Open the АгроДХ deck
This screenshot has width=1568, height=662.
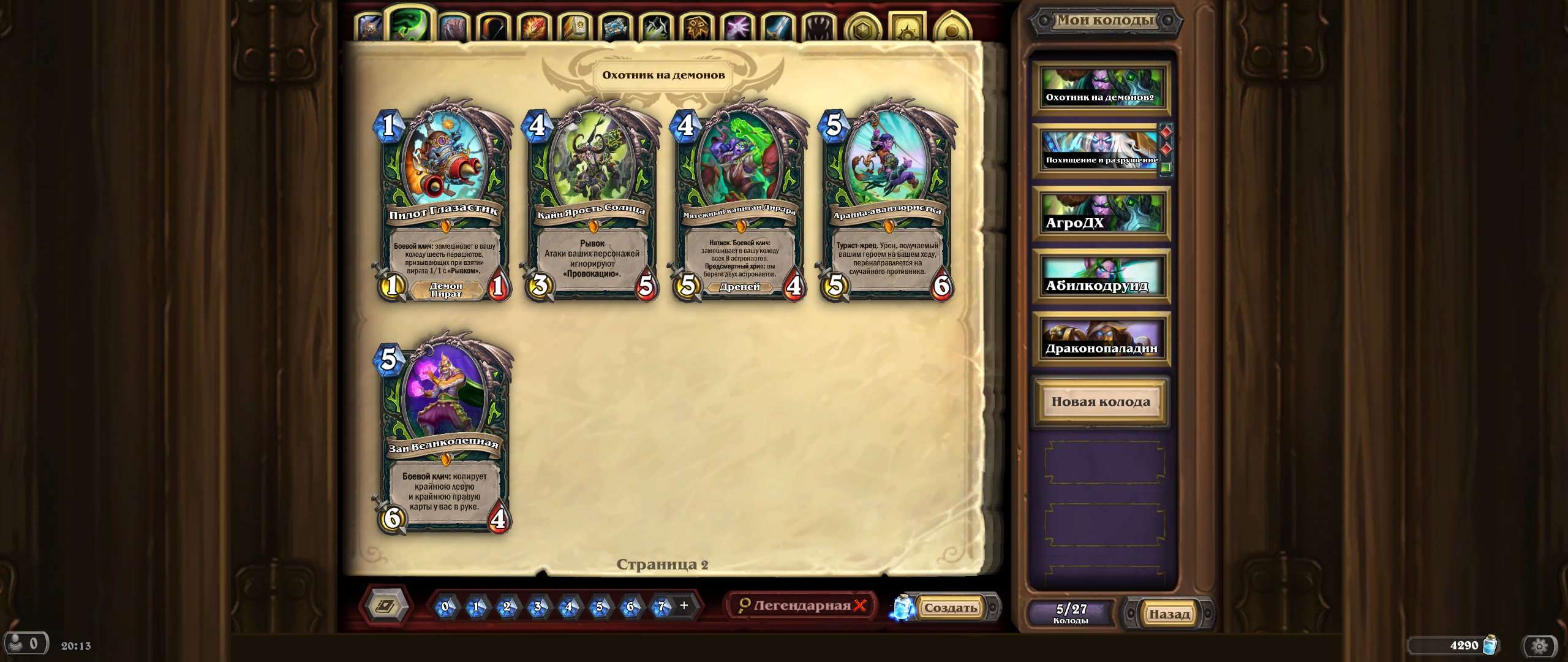point(1101,216)
